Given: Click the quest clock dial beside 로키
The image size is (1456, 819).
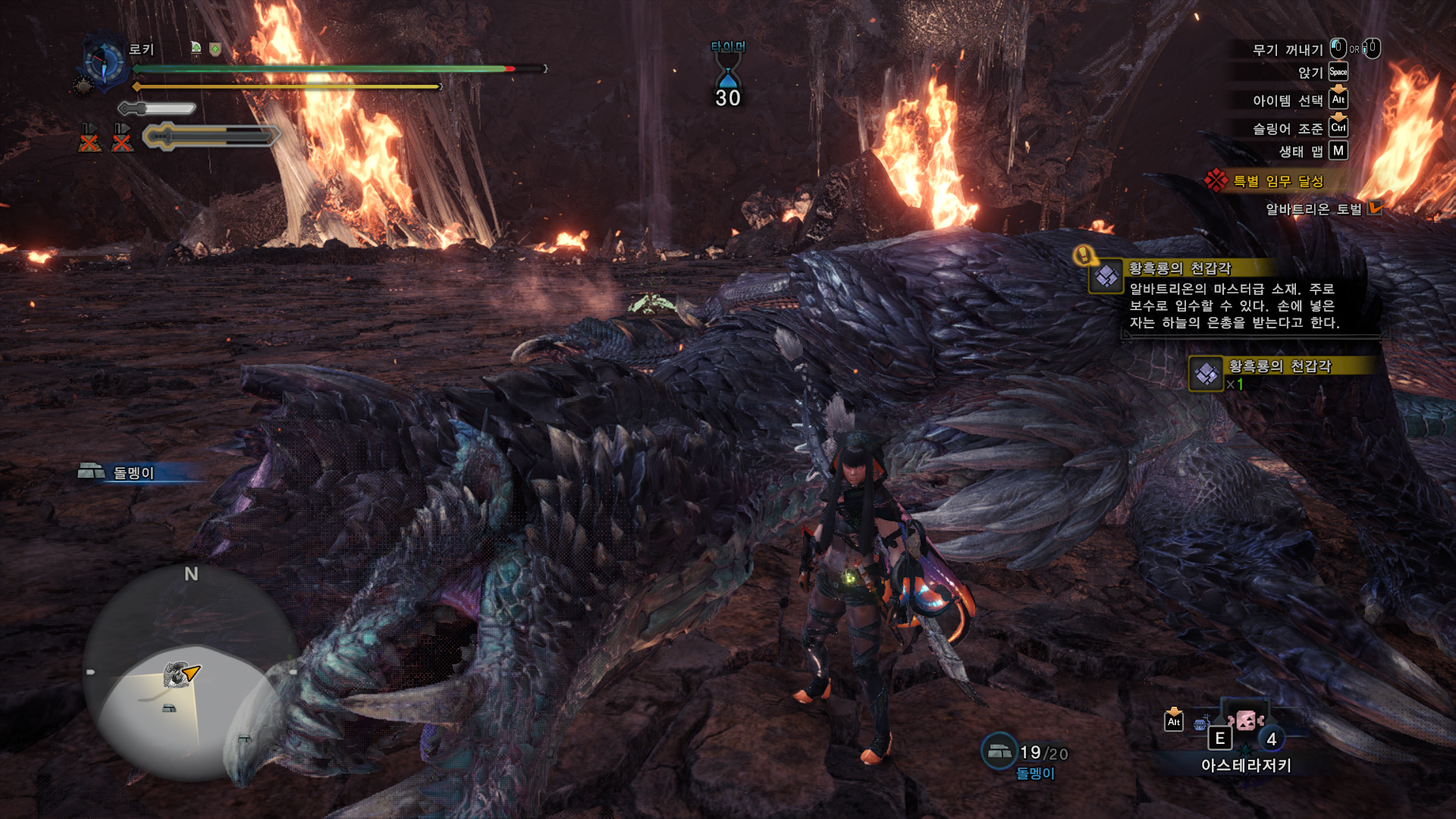Looking at the screenshot, I should [104, 62].
